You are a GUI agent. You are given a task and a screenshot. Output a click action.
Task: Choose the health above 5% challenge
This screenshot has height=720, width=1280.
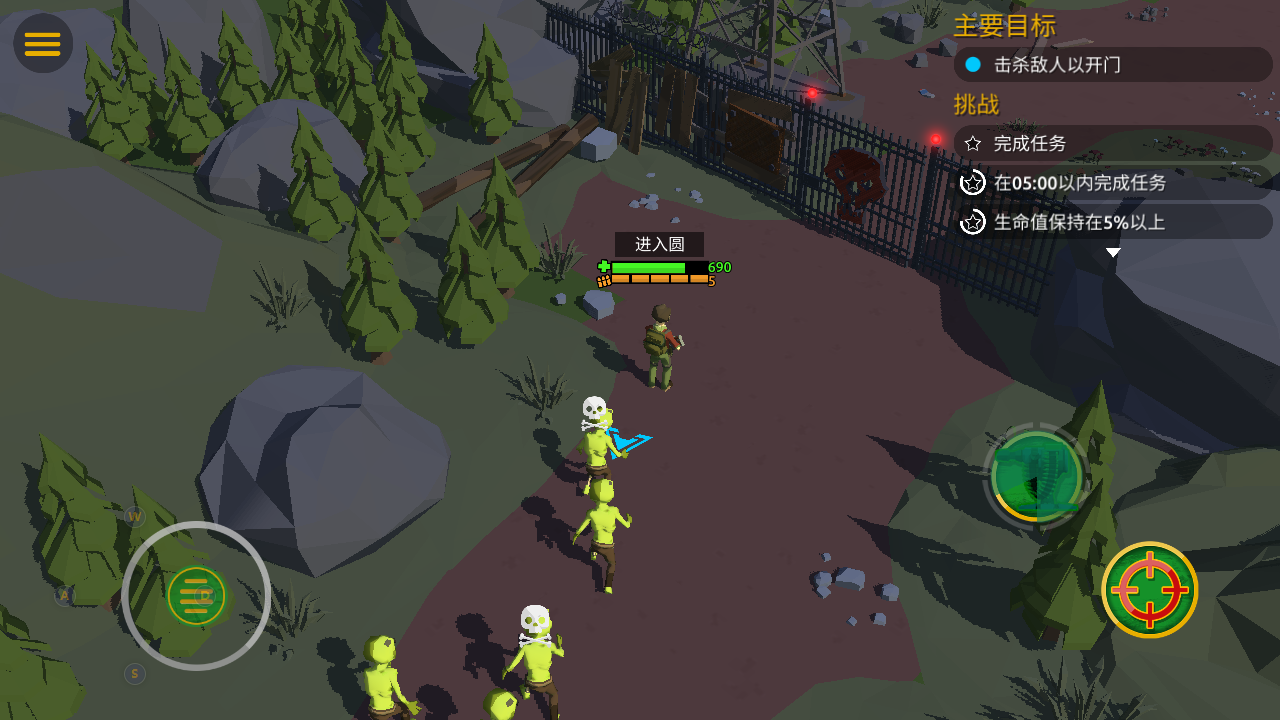pyautogui.click(x=1112, y=222)
